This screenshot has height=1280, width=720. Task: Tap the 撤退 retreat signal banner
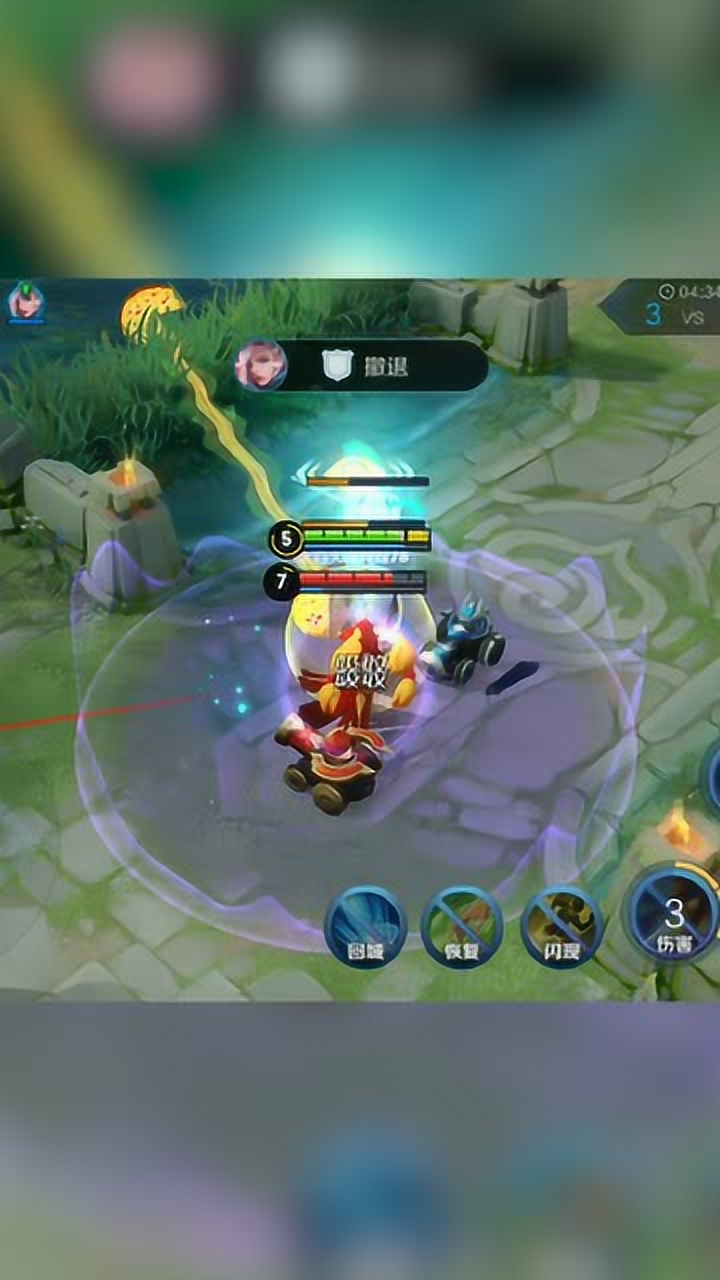point(362,366)
